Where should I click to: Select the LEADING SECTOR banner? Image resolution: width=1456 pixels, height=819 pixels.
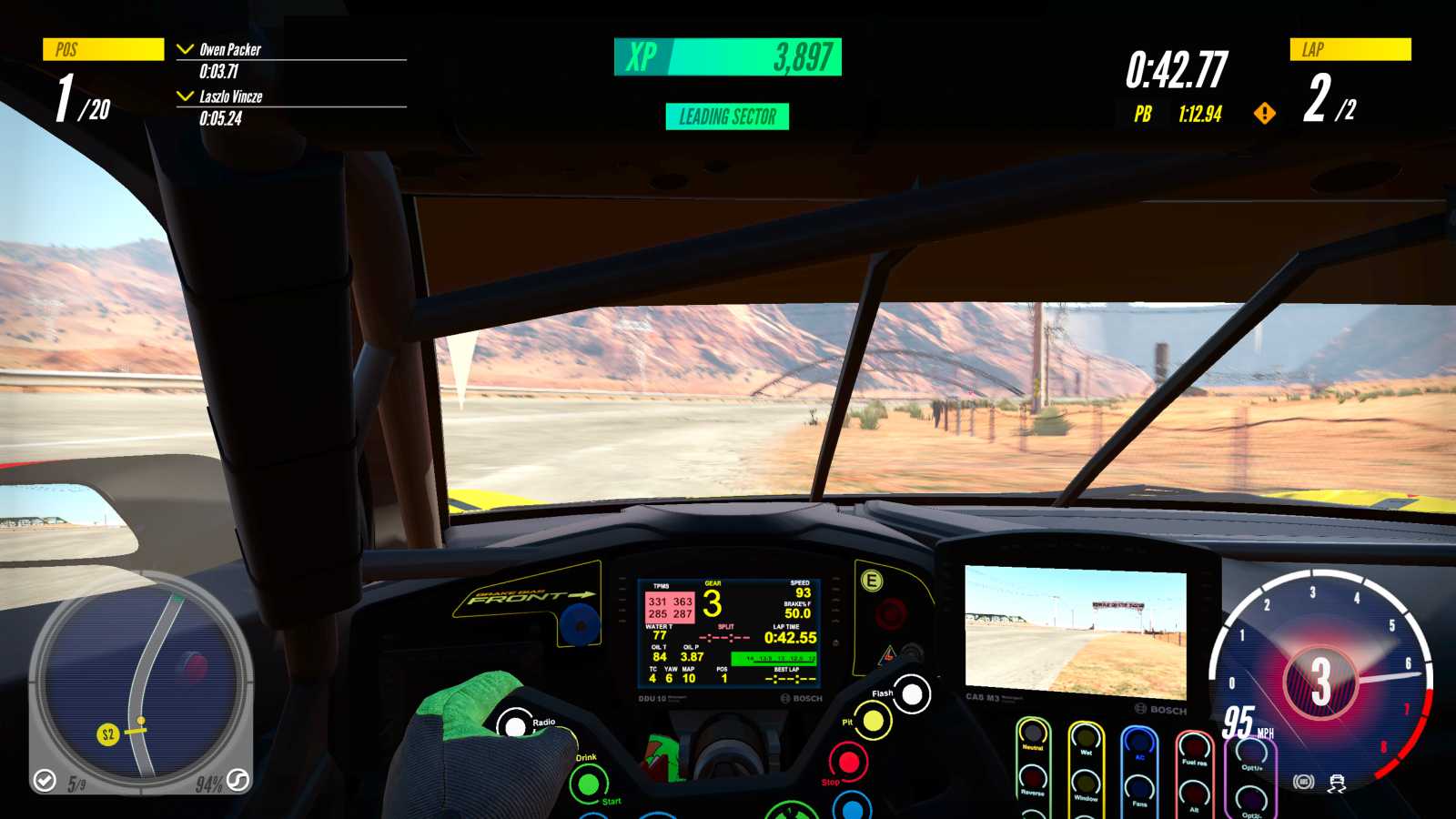point(726,116)
